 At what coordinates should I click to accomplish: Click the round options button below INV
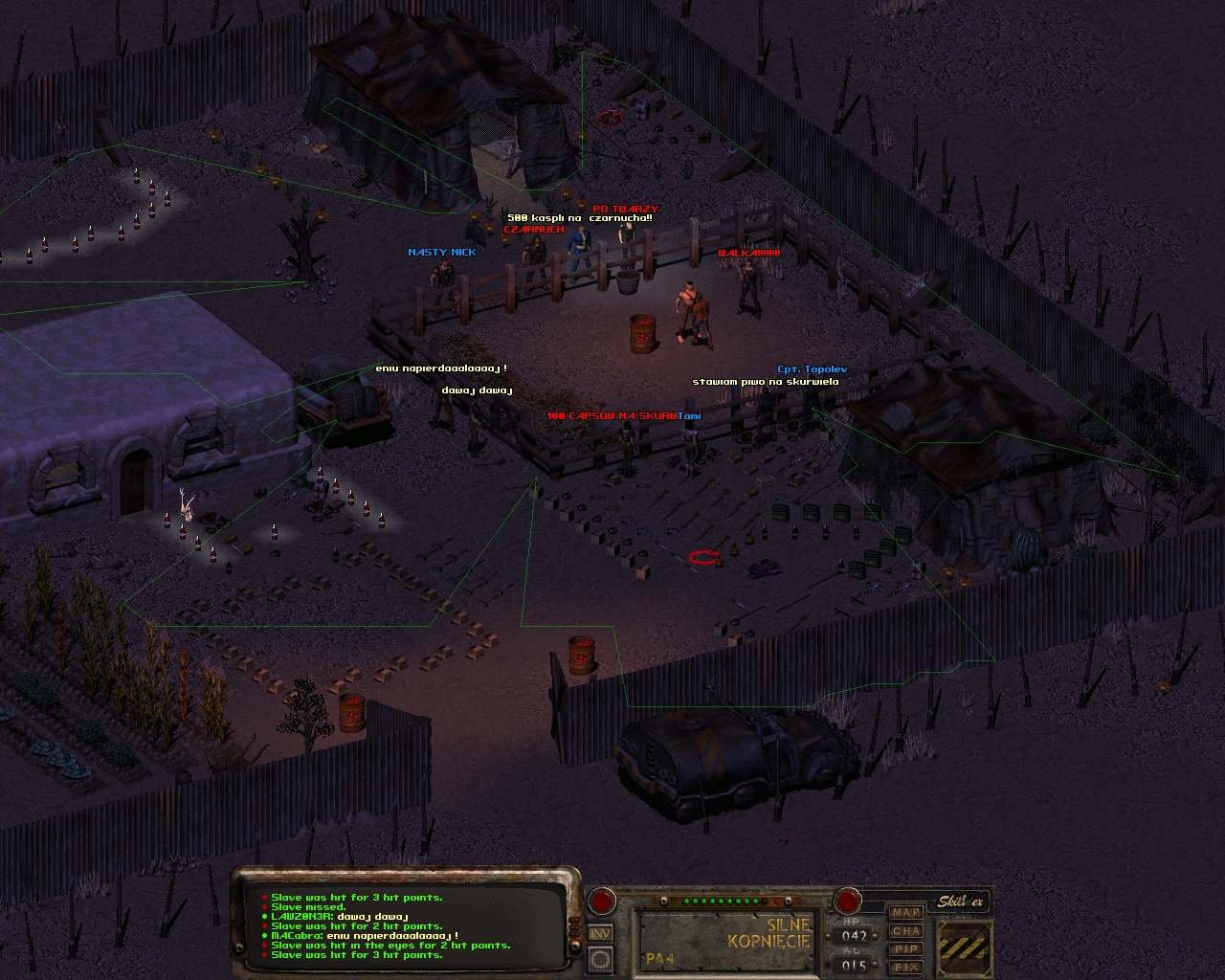pos(600,958)
